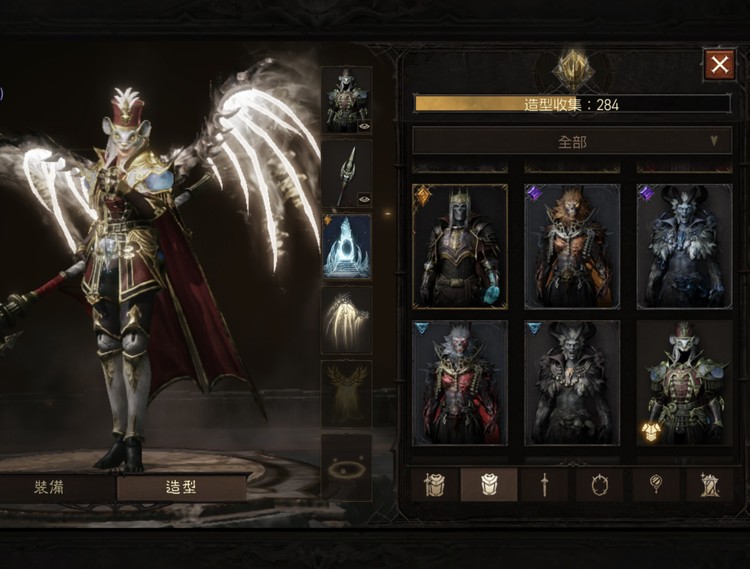
Task: Select the red hat royal guard outfit
Action: point(684,381)
